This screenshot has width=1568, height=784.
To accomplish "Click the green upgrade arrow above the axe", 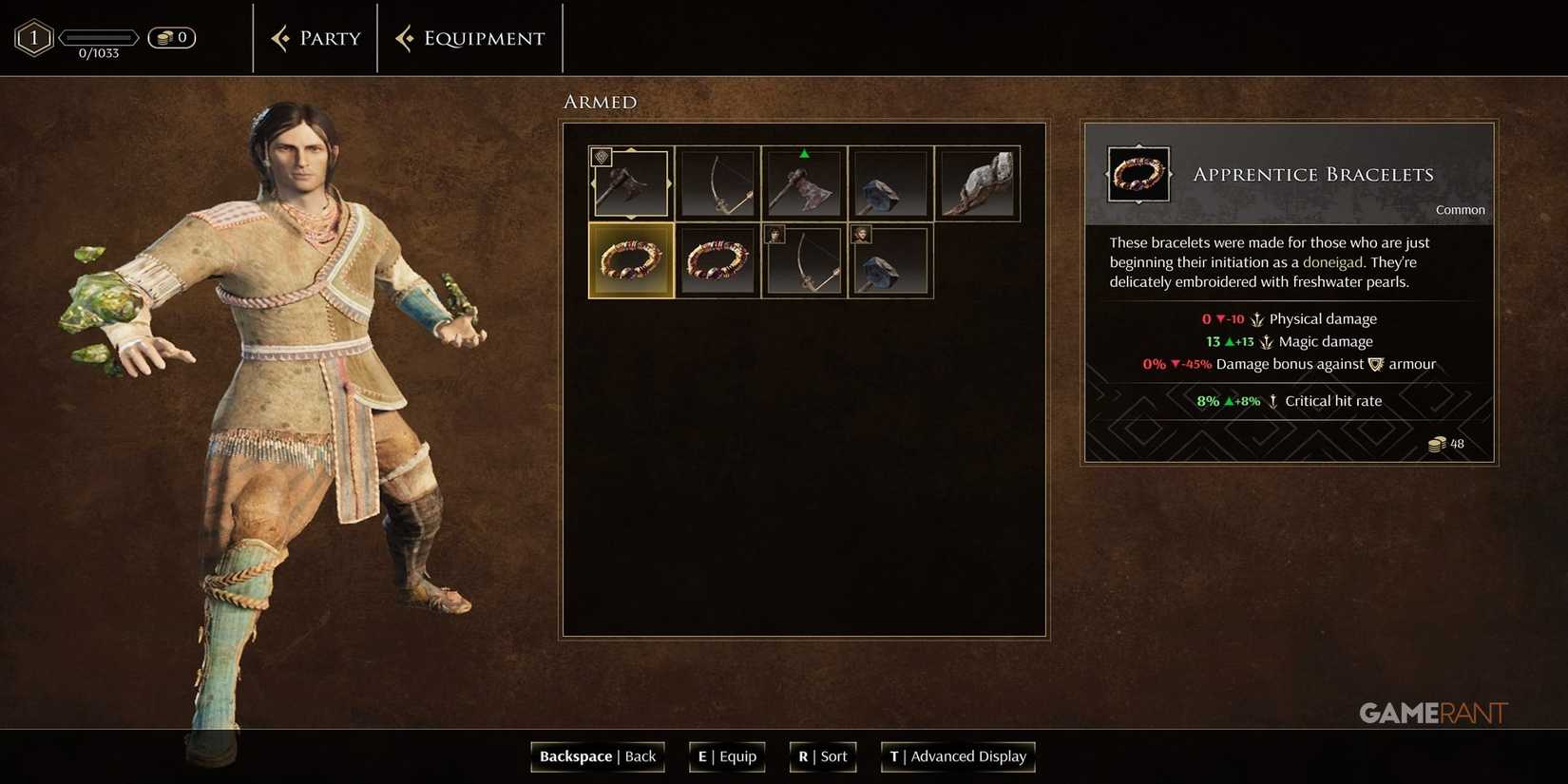I will click(803, 151).
